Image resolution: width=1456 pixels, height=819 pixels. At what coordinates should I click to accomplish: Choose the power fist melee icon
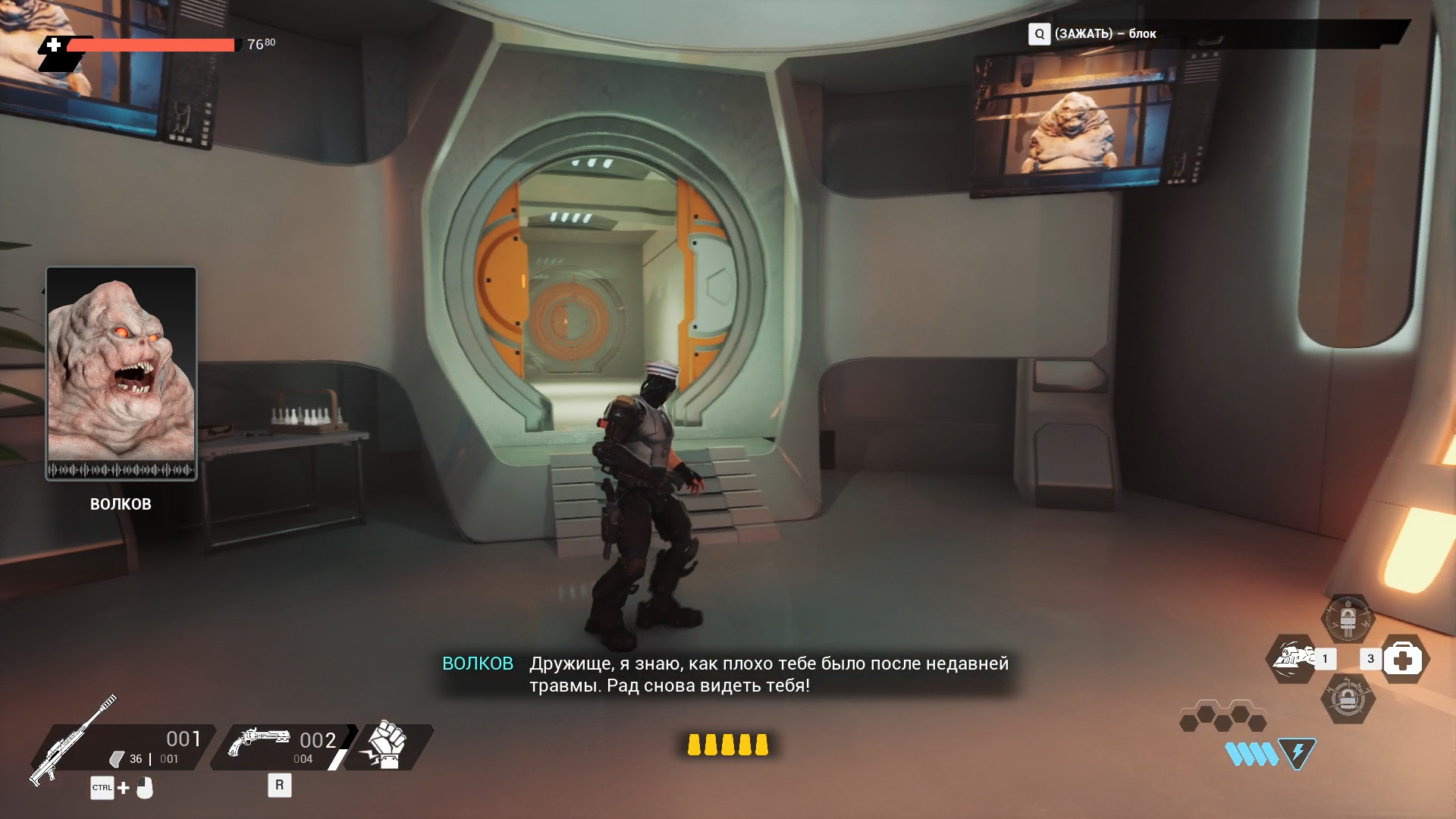click(x=386, y=746)
